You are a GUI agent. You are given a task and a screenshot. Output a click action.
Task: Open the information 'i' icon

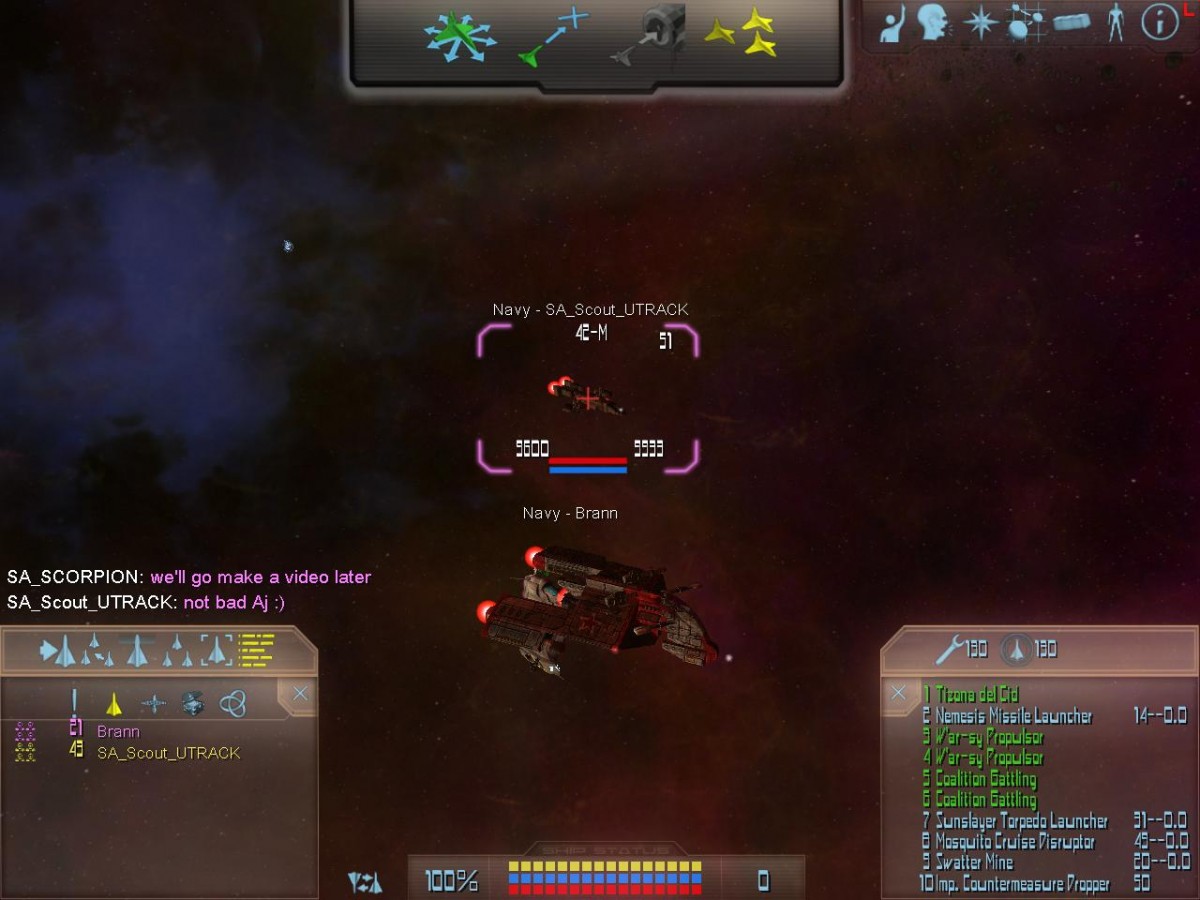[x=1159, y=22]
